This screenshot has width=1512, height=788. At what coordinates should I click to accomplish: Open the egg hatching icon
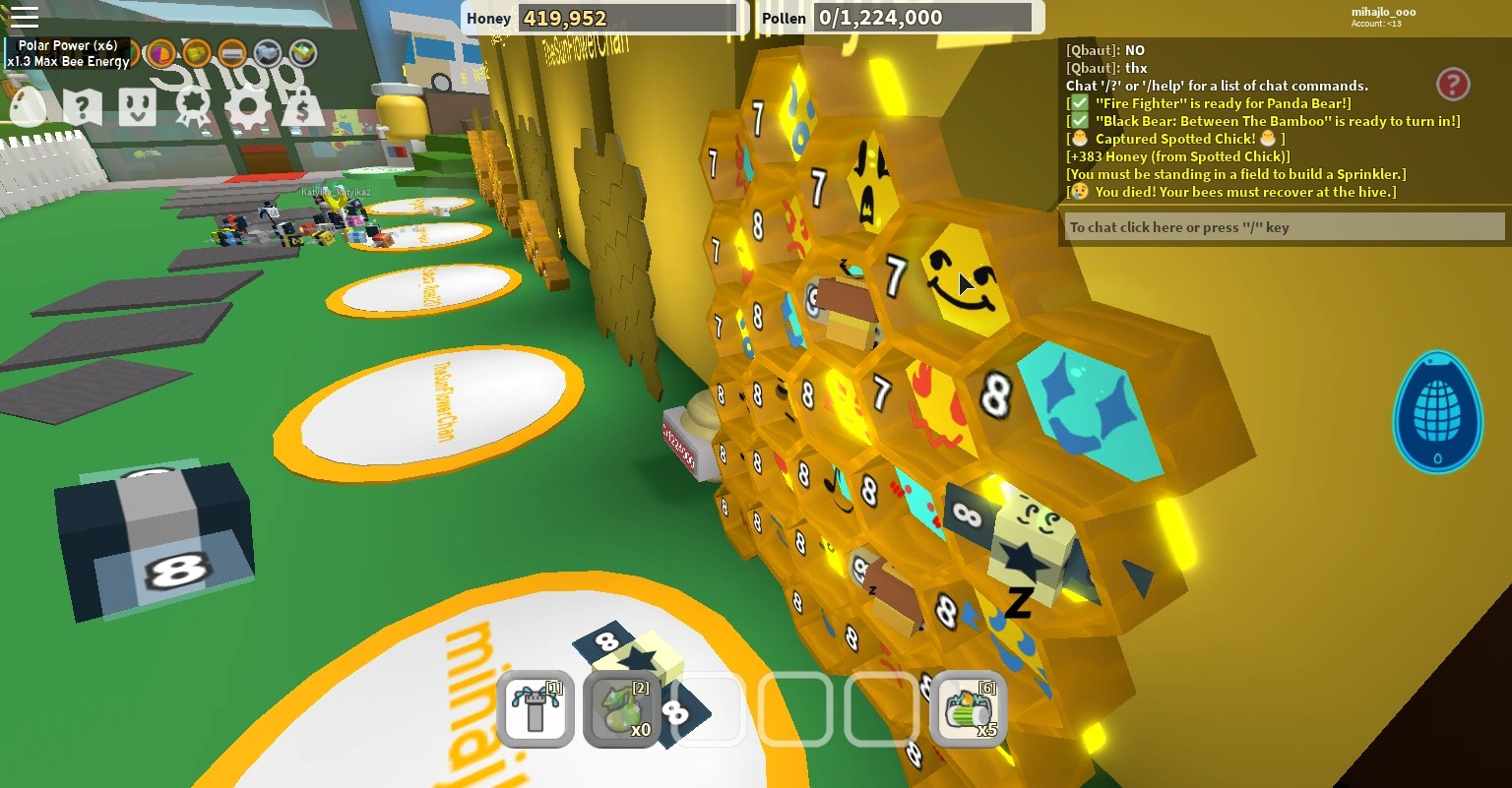[x=28, y=108]
